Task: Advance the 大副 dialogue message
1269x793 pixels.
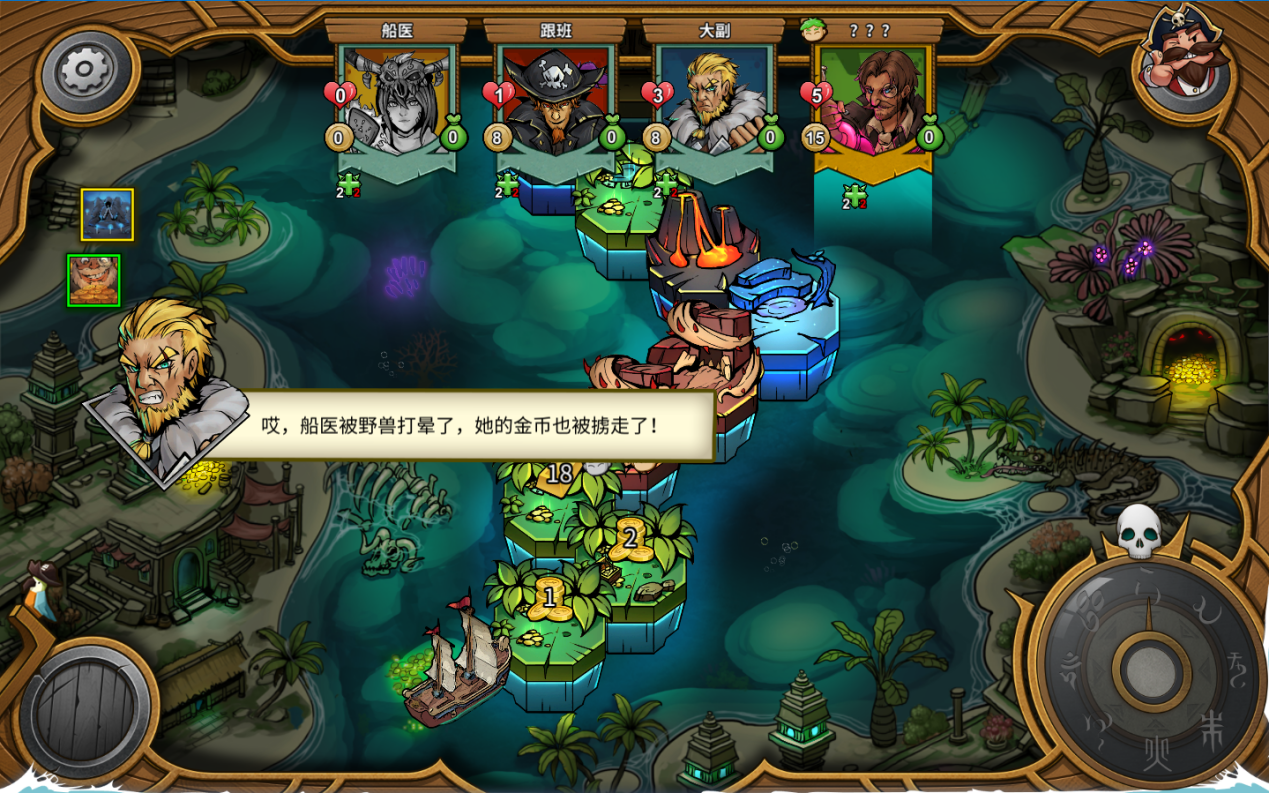Action: tap(460, 425)
